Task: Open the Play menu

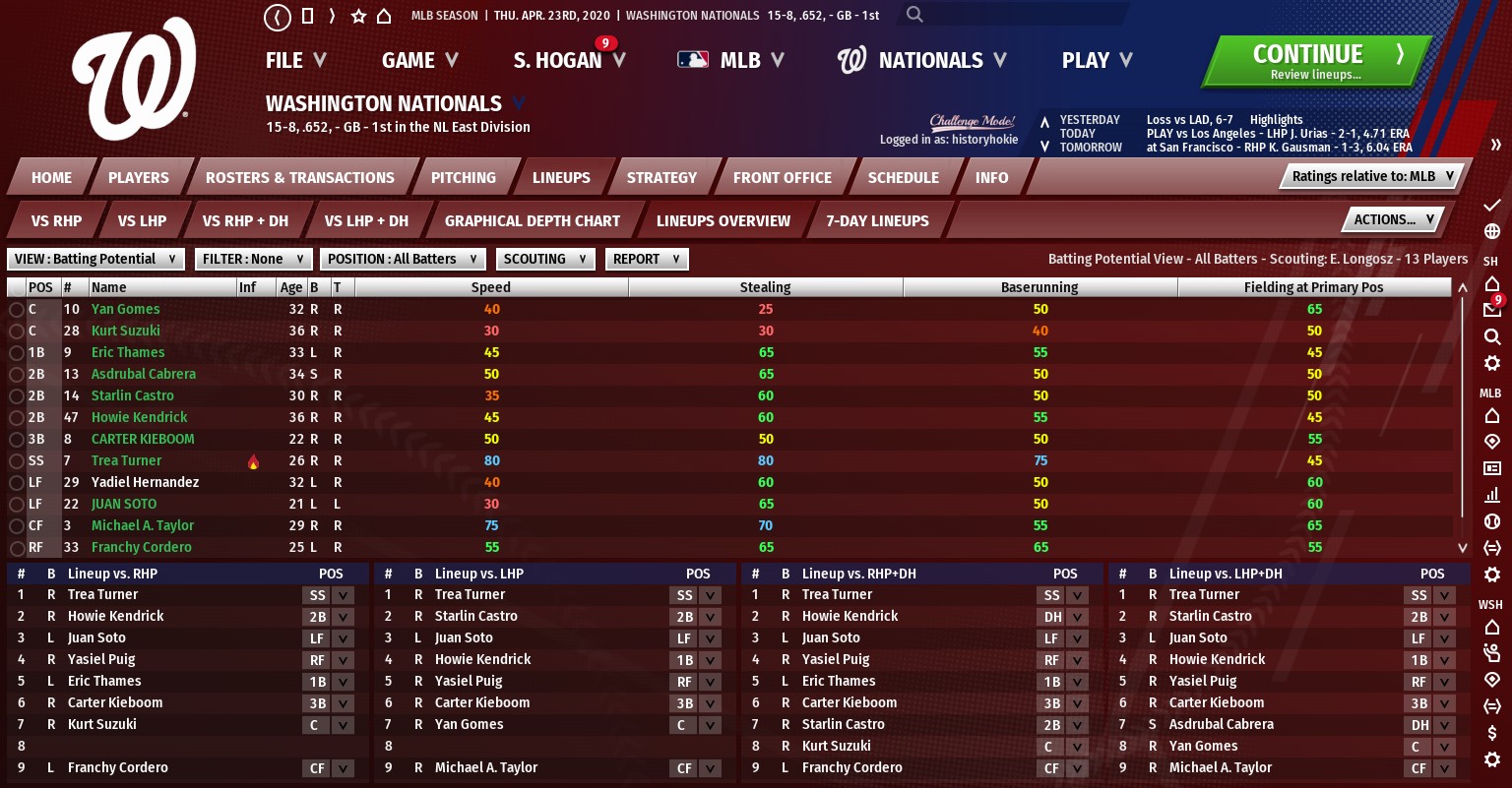Action: click(1097, 61)
